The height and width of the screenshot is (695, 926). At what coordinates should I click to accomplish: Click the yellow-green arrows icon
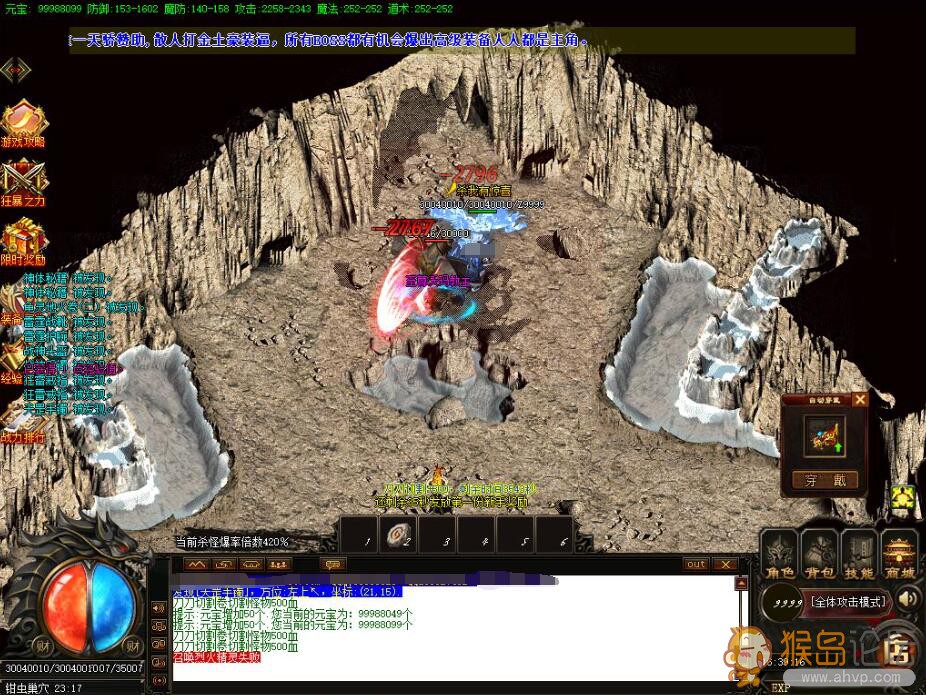(x=903, y=497)
